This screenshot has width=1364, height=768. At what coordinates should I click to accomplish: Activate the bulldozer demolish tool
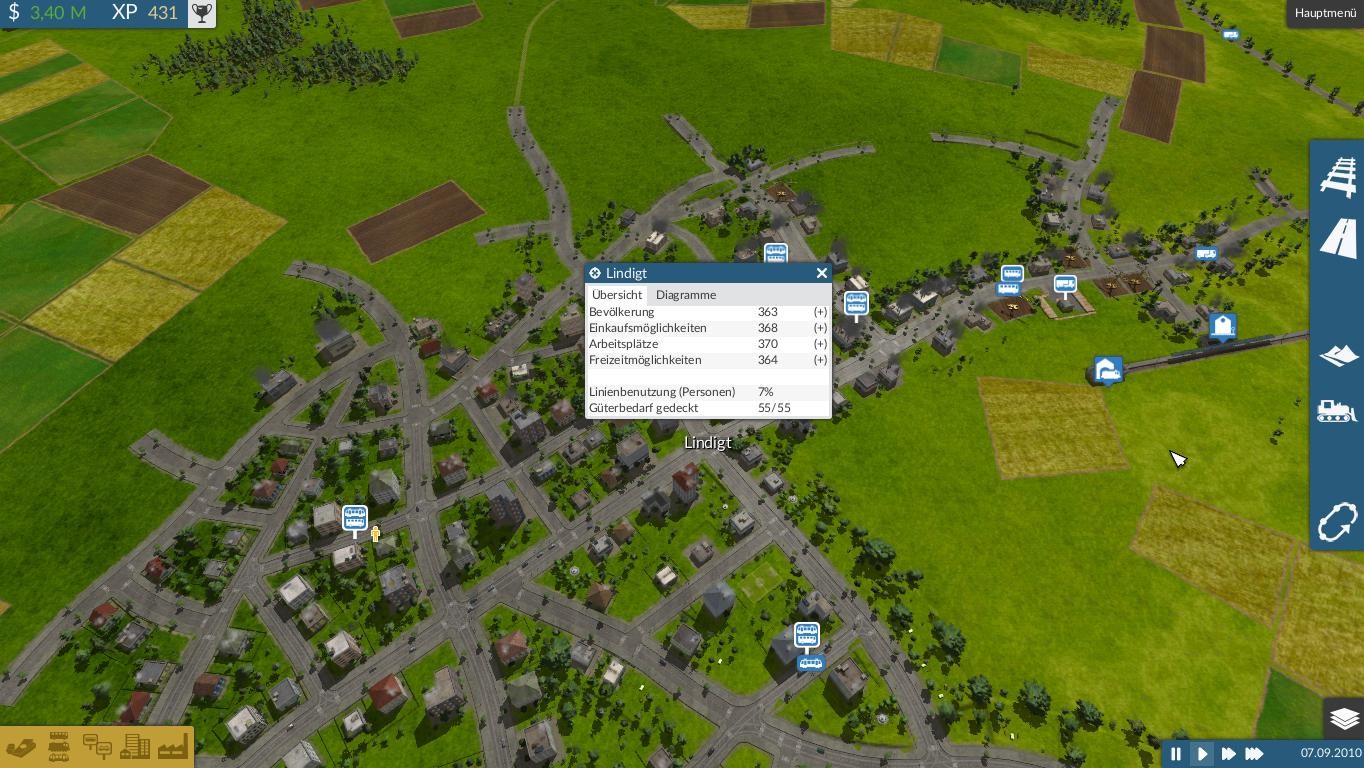[1338, 411]
